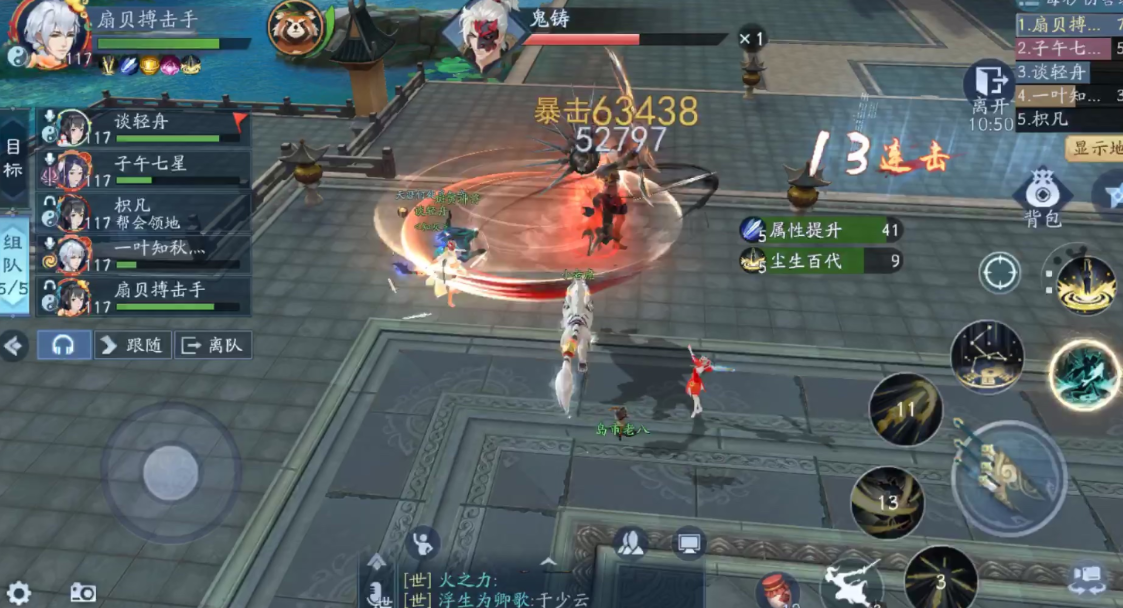Open the camera screenshot mode

[x=83, y=593]
